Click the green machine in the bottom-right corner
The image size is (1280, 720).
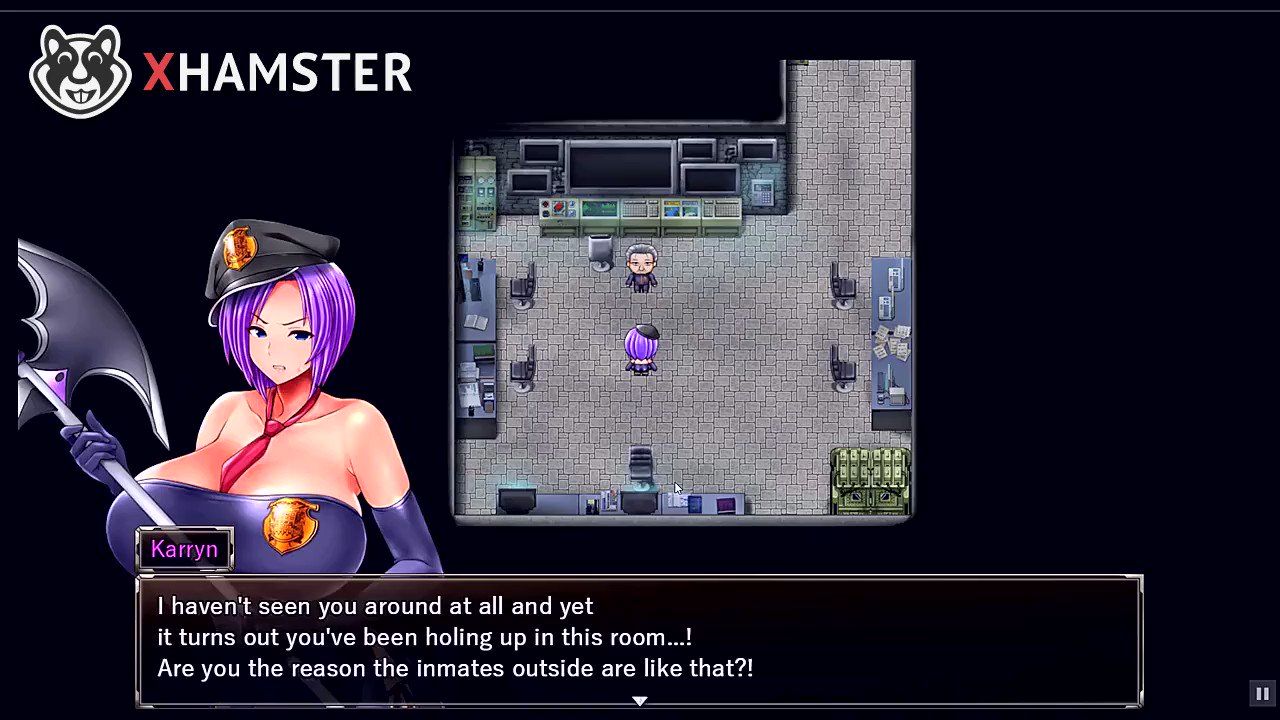[868, 480]
